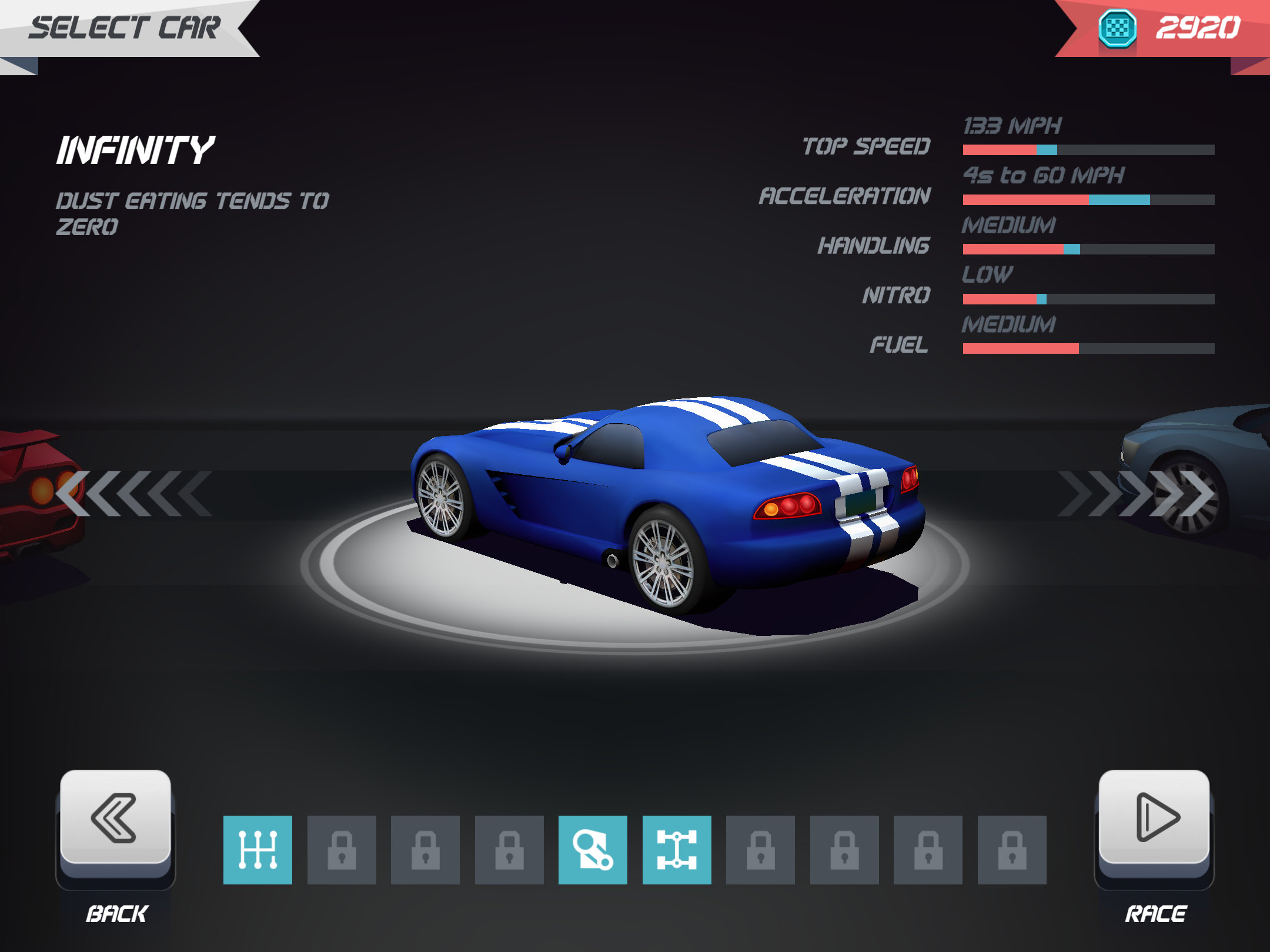Open the chassis drivetrain upgrade icon
Screen dimensions: 1270x952
[677, 850]
